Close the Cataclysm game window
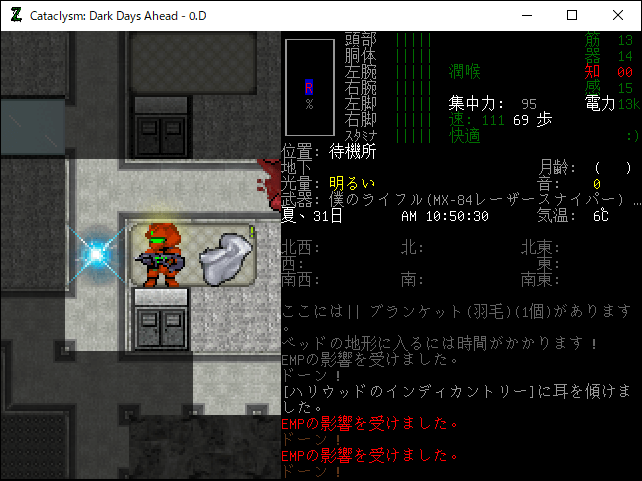Viewport: 642px width, 481px height. (x=618, y=15)
